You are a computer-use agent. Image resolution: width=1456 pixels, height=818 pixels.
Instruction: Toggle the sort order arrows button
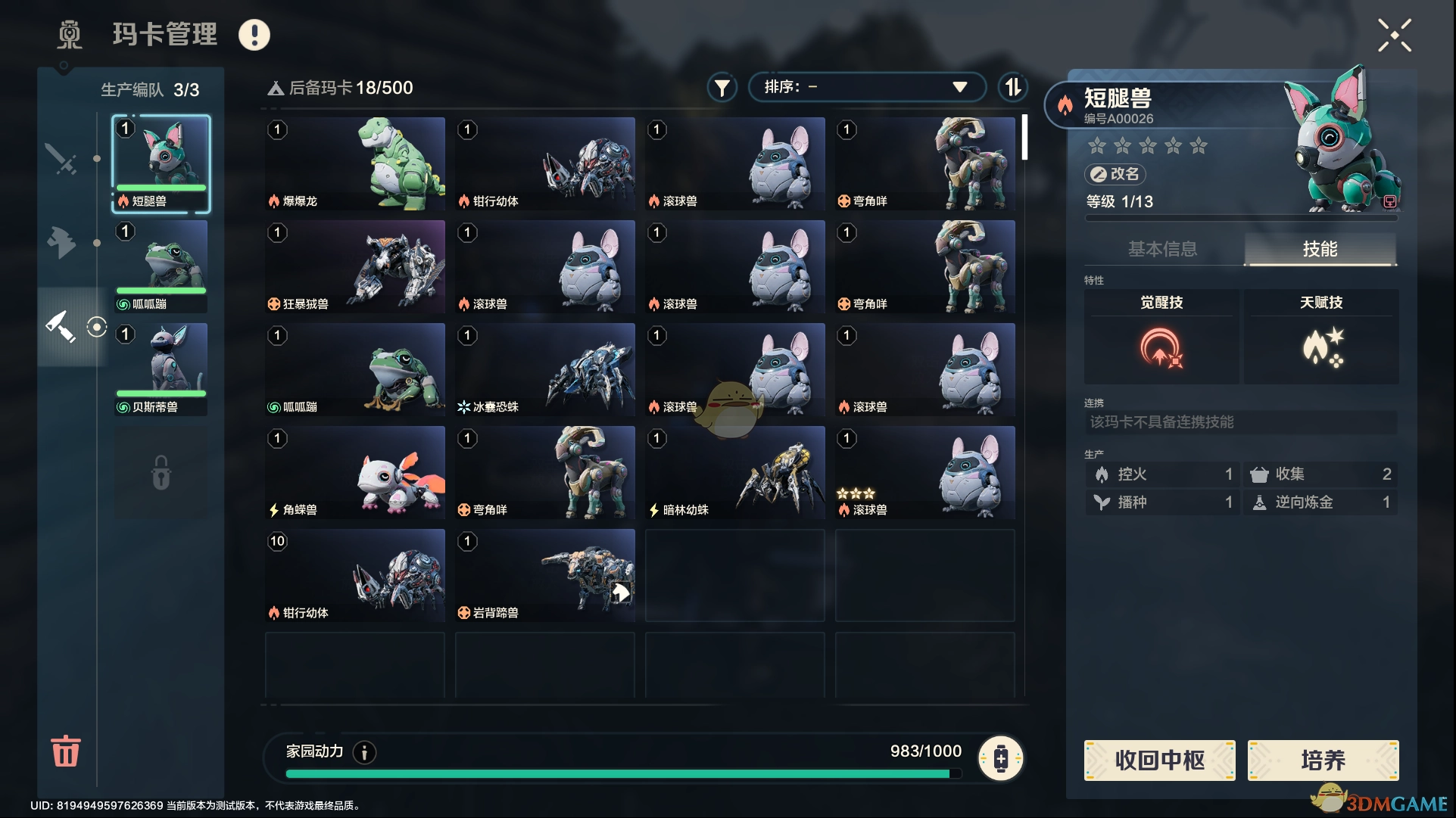point(1013,87)
